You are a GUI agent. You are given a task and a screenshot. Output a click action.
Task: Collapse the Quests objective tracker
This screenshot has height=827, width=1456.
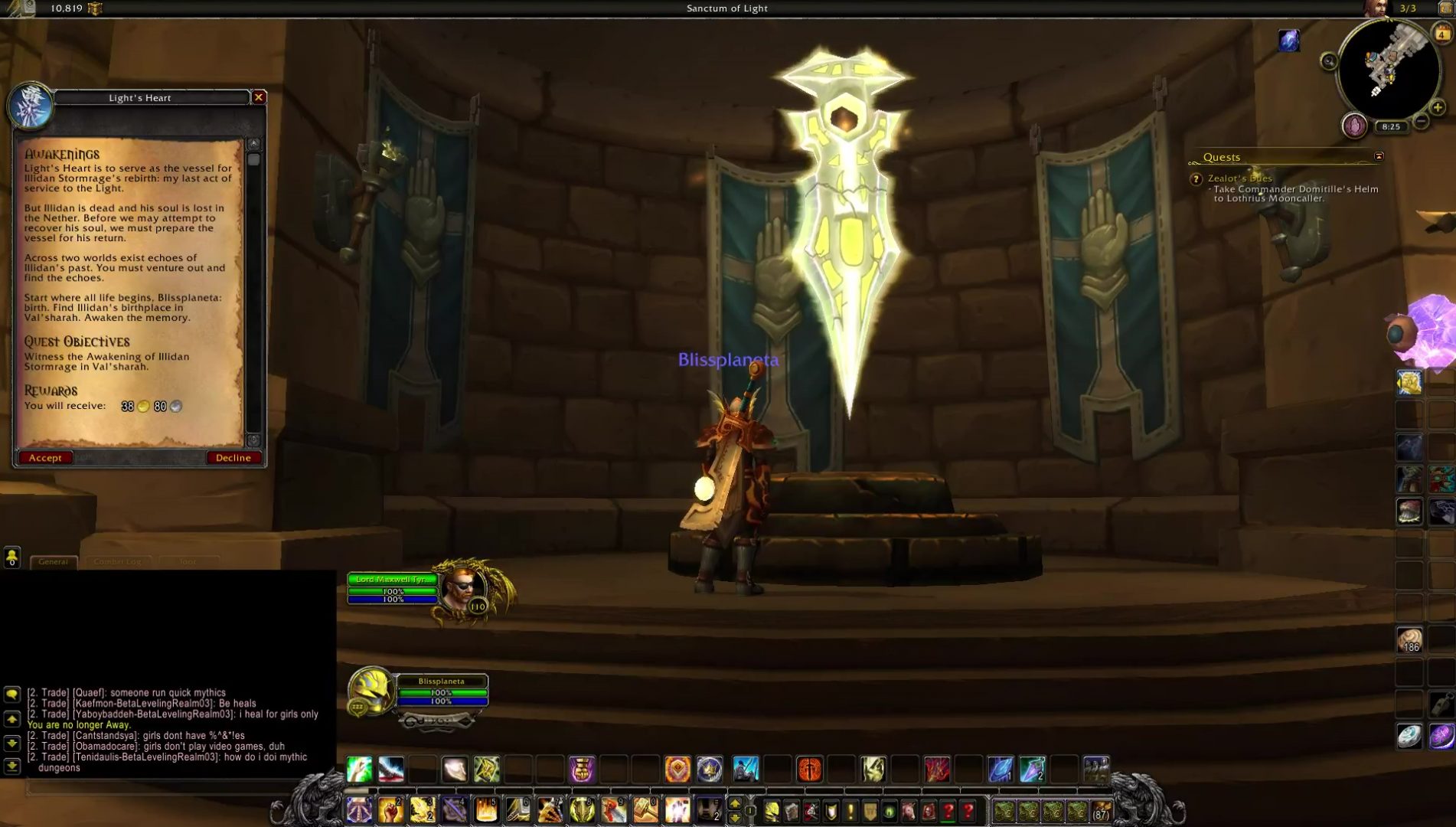(x=1378, y=156)
